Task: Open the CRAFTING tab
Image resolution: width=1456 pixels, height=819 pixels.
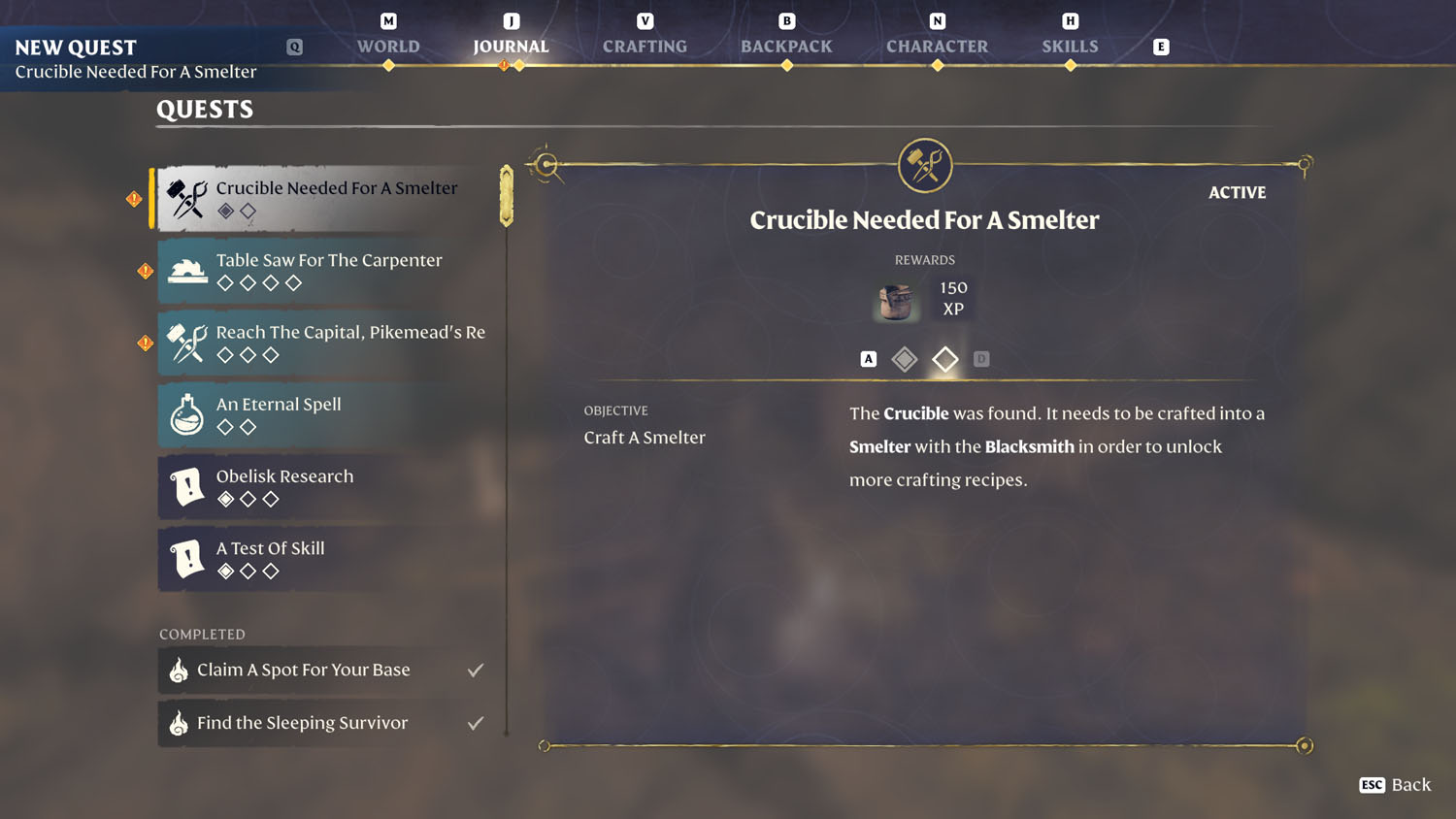Action: [x=644, y=46]
